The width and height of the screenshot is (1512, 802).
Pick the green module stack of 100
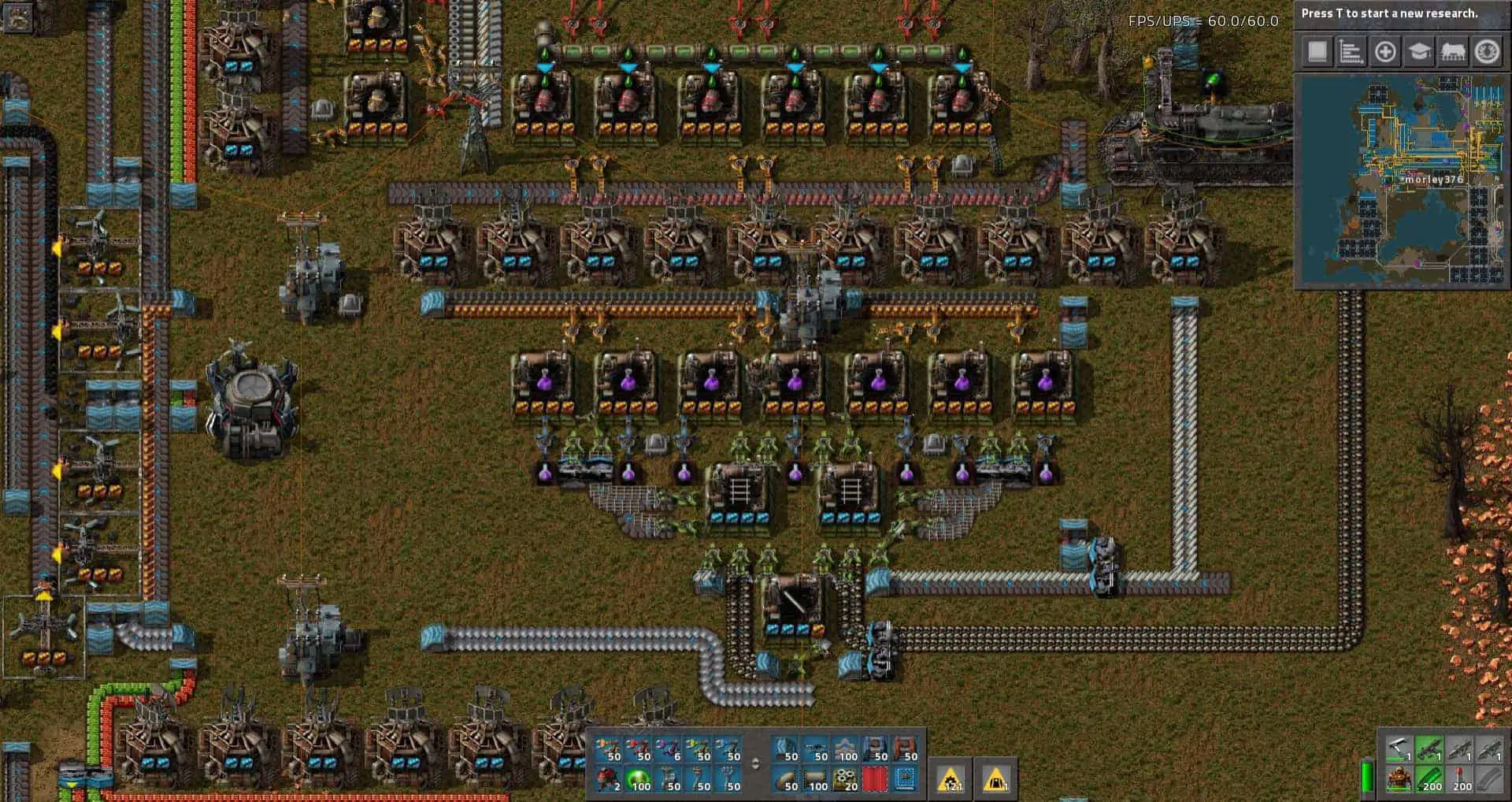click(x=638, y=779)
